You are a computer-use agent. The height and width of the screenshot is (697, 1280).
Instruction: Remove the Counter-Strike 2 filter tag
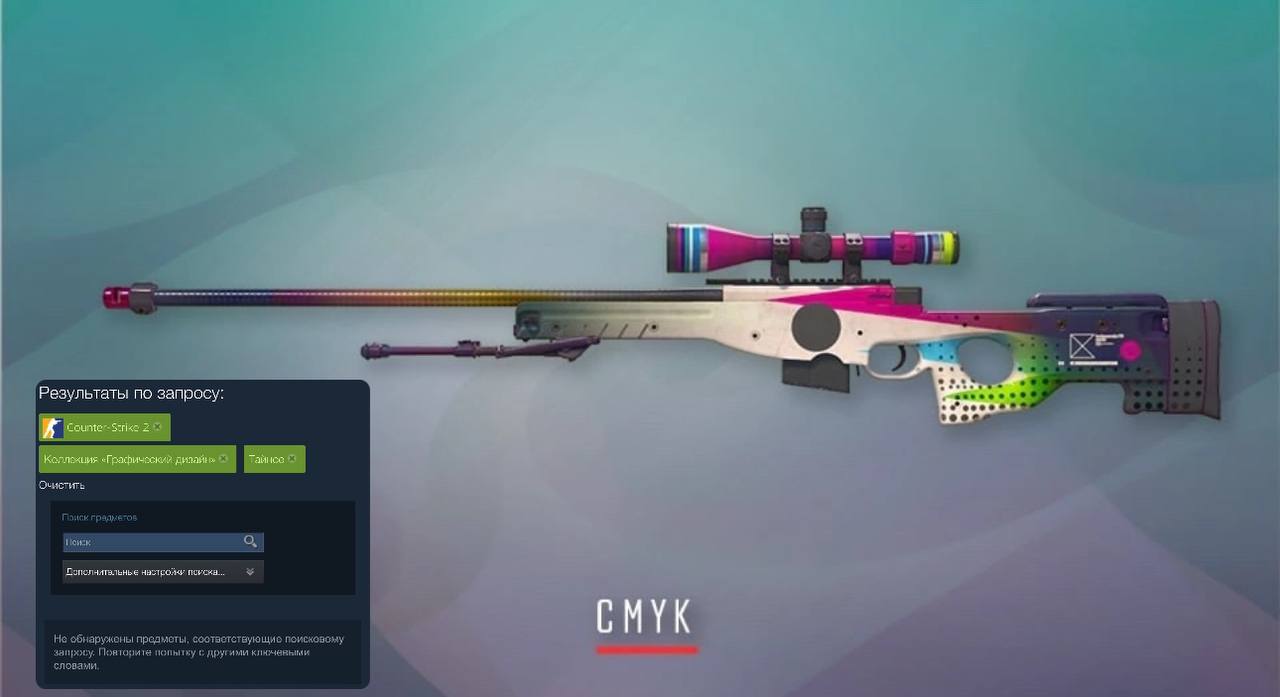157,427
